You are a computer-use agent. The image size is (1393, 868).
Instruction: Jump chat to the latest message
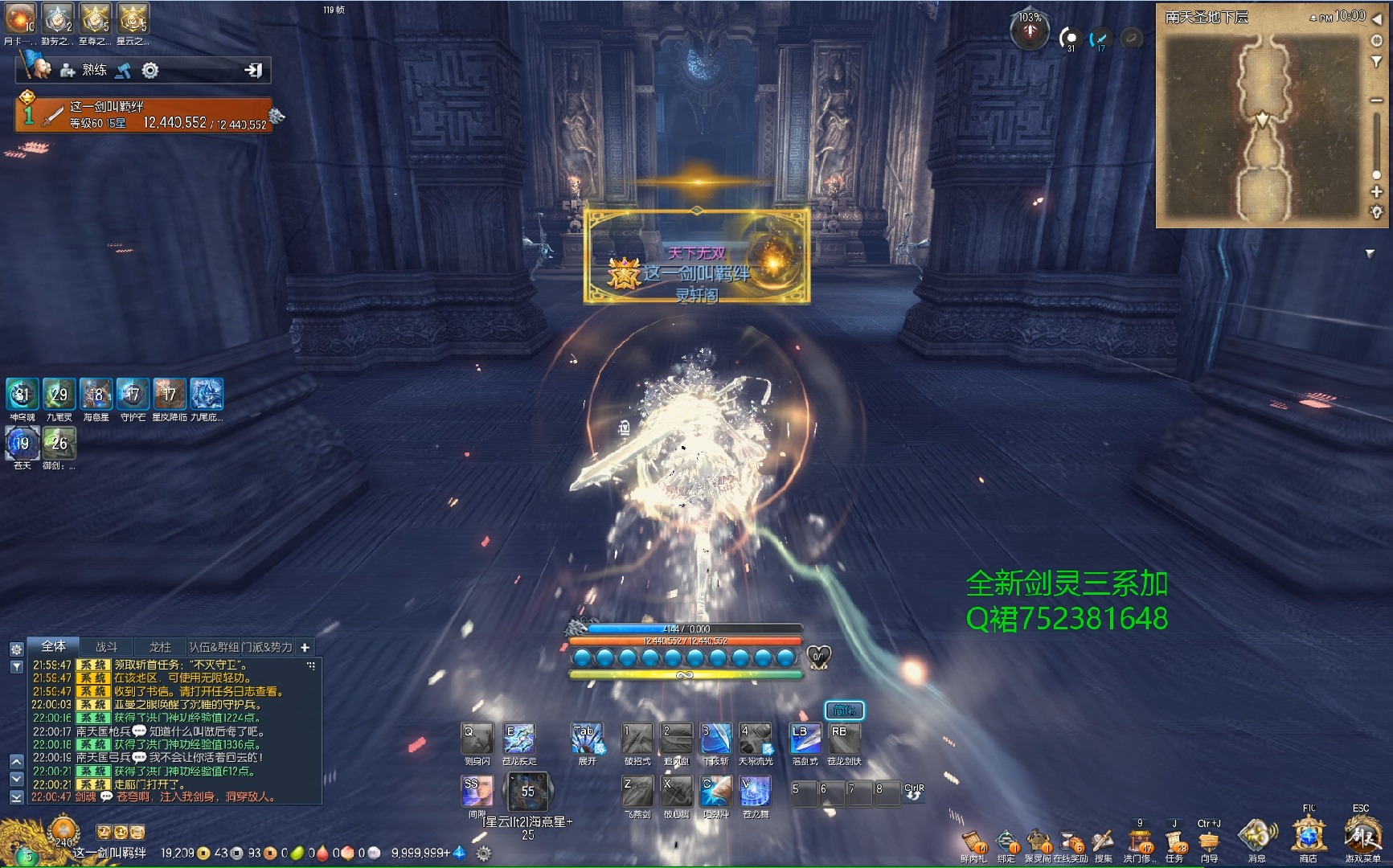click(16, 797)
